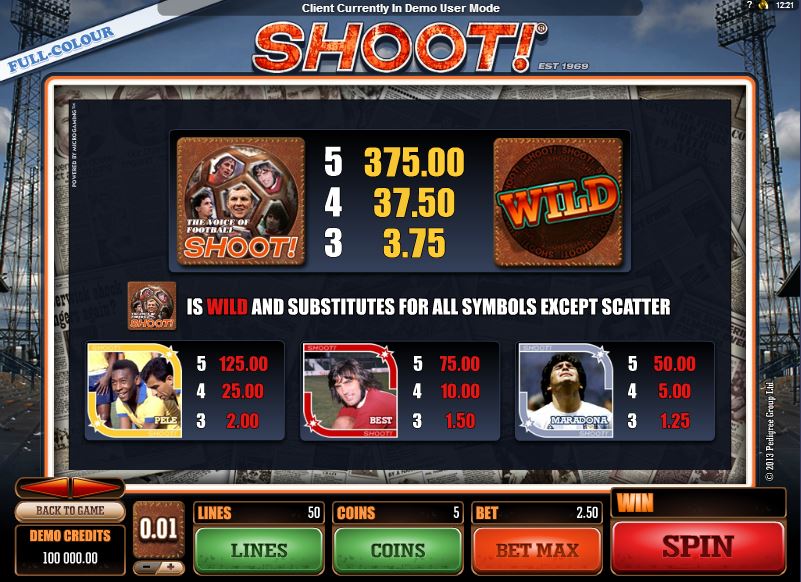The width and height of the screenshot is (801, 582).
Task: Activate the Bet Max button
Action: pos(536,549)
